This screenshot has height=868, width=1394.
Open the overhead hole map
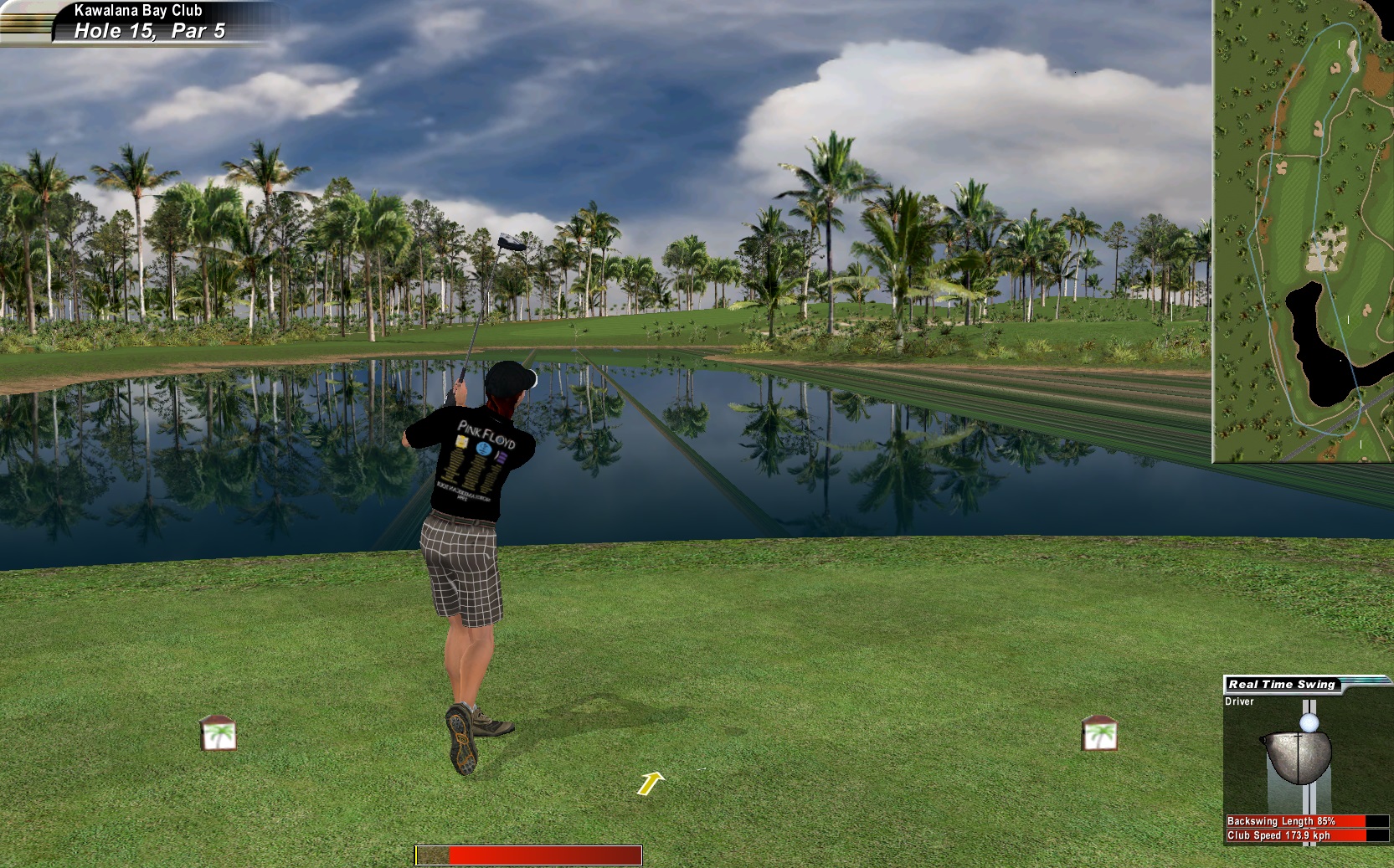(1302, 231)
